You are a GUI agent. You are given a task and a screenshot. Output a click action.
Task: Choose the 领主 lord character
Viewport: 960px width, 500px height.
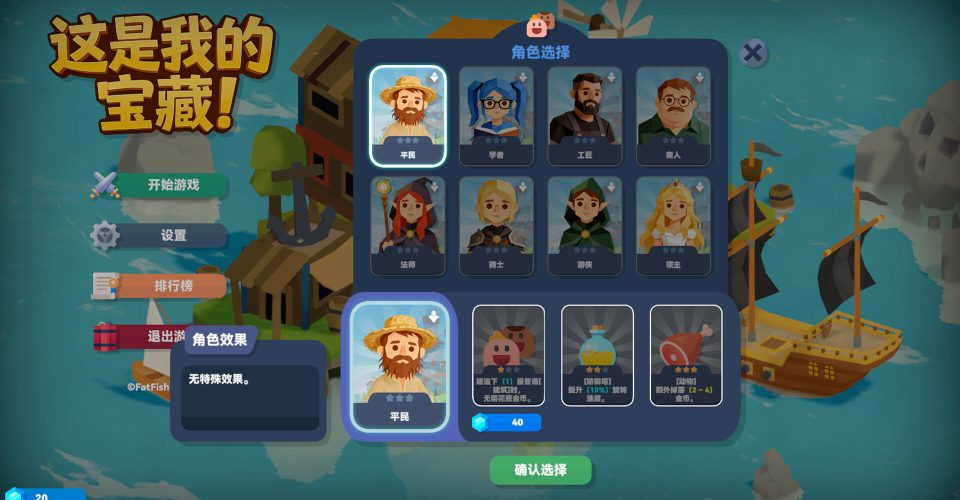point(673,225)
